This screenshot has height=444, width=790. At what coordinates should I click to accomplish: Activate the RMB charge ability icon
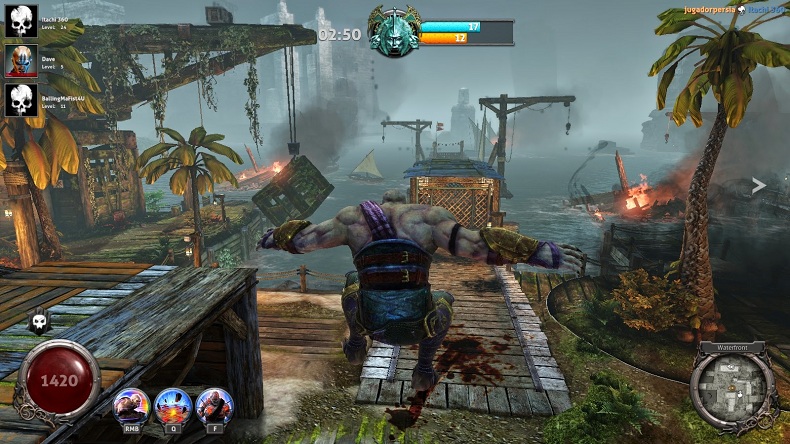(131, 406)
